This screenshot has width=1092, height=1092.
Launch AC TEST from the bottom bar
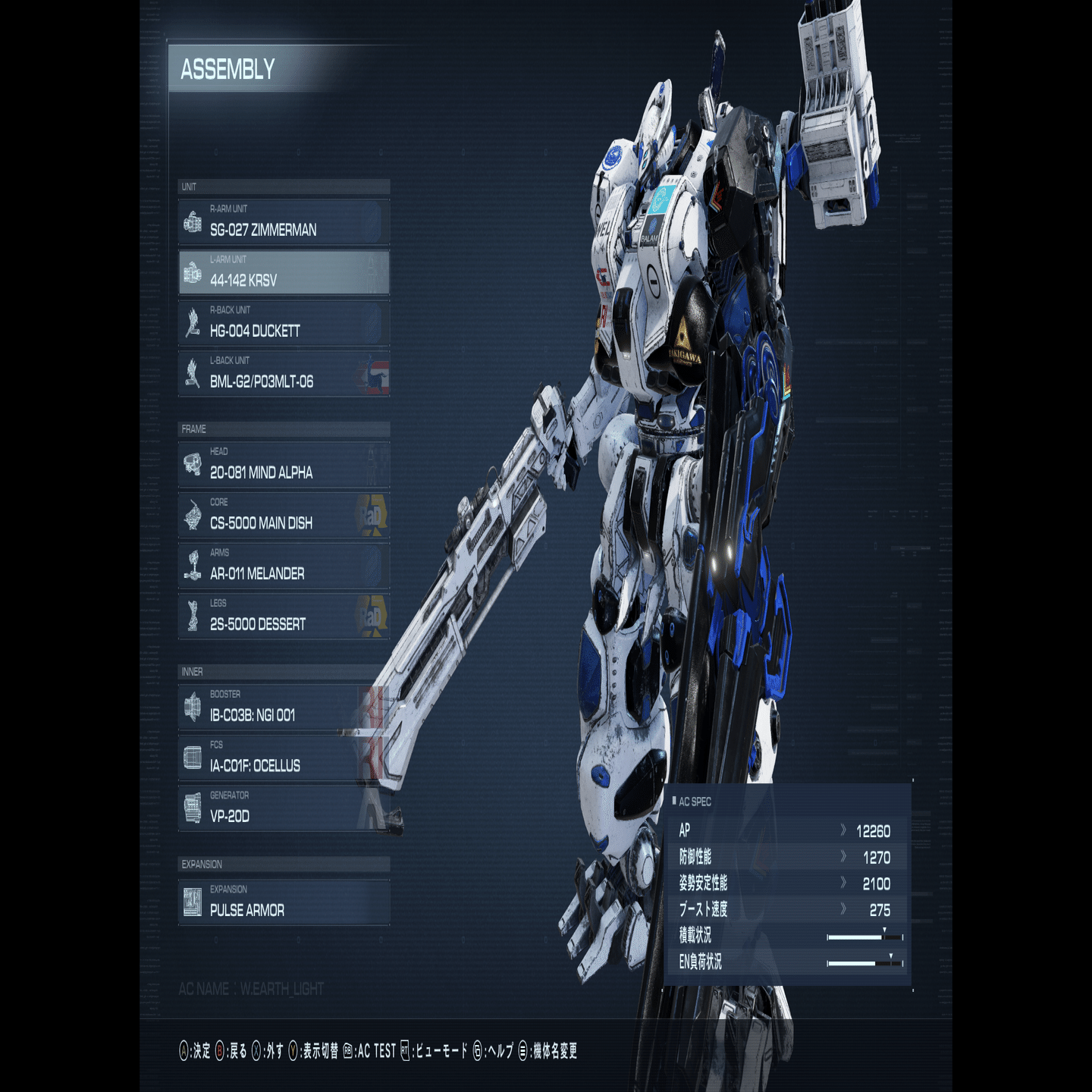(x=376, y=1053)
